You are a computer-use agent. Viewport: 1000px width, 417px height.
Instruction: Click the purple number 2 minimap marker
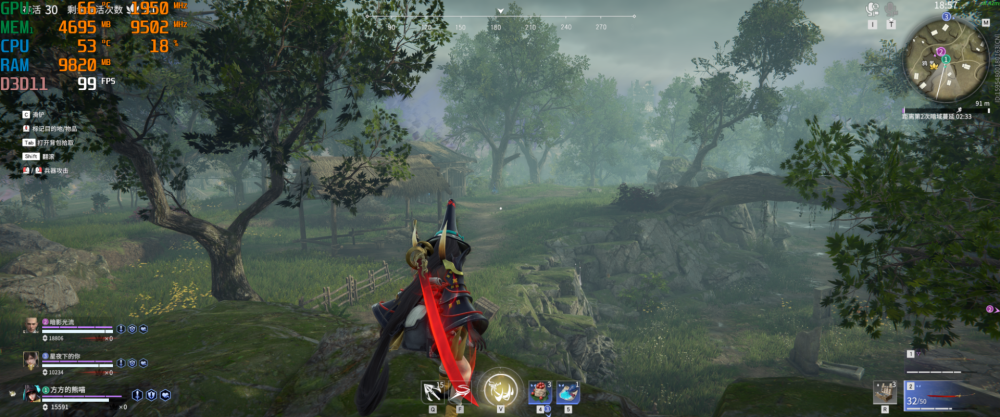point(941,50)
